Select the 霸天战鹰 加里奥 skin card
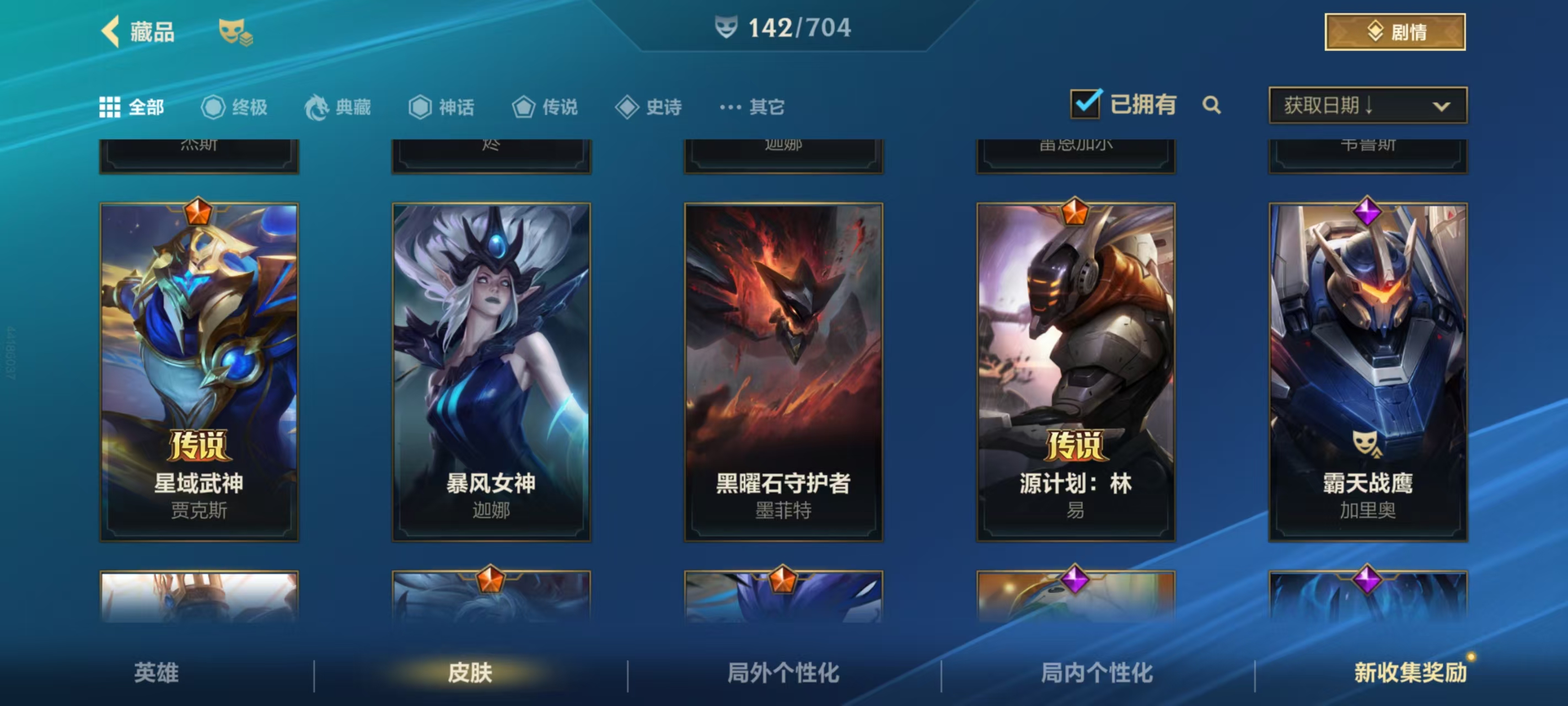1568x706 pixels. click(1368, 372)
